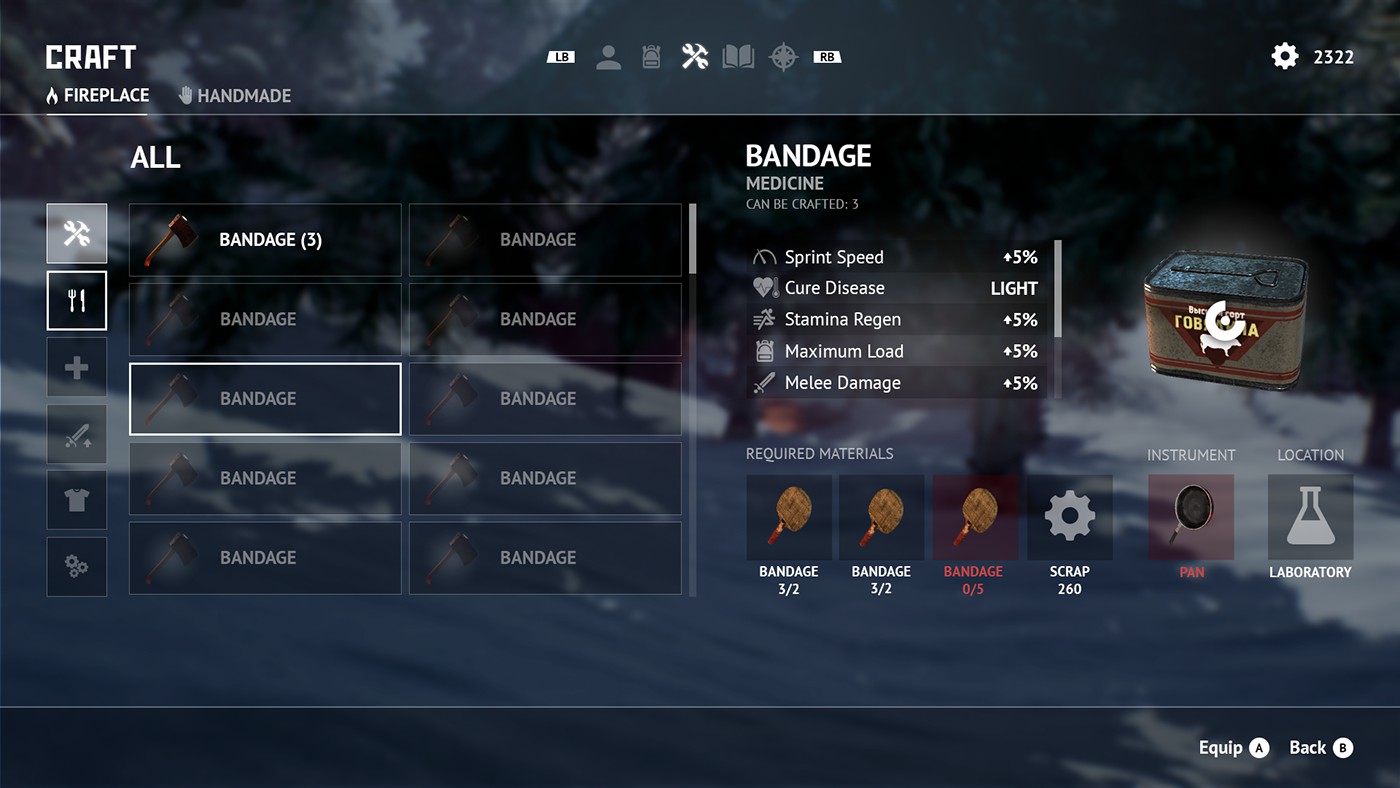Choose the fork and knife food category
Viewport: 1400px width, 788px height.
point(77,301)
